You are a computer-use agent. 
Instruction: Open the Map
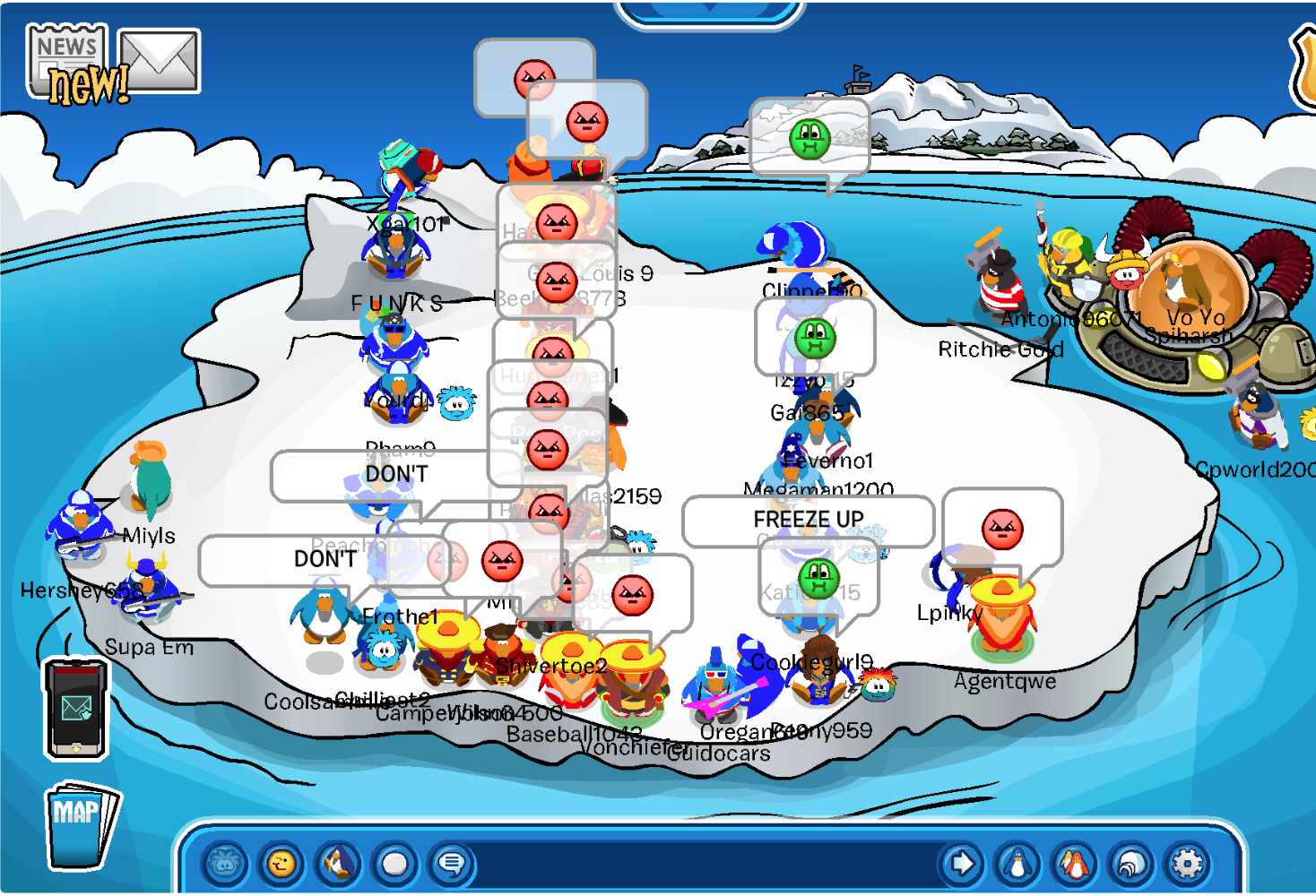tap(79, 825)
